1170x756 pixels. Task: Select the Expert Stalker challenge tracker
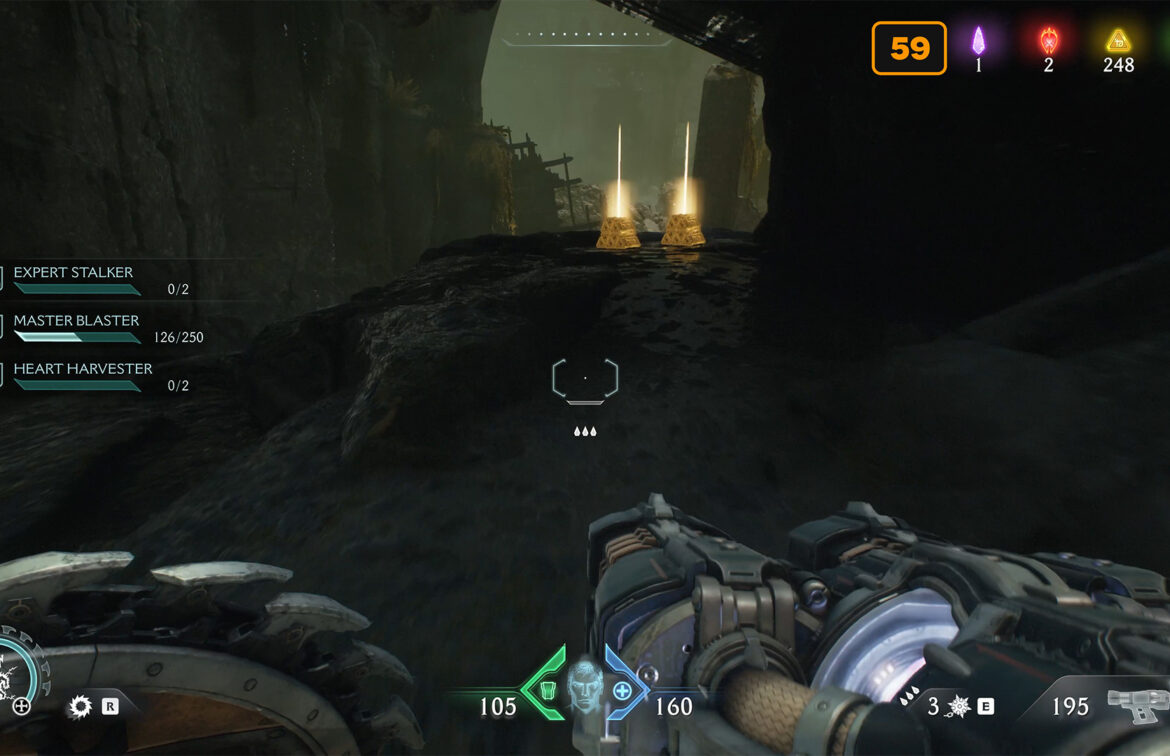[74, 273]
